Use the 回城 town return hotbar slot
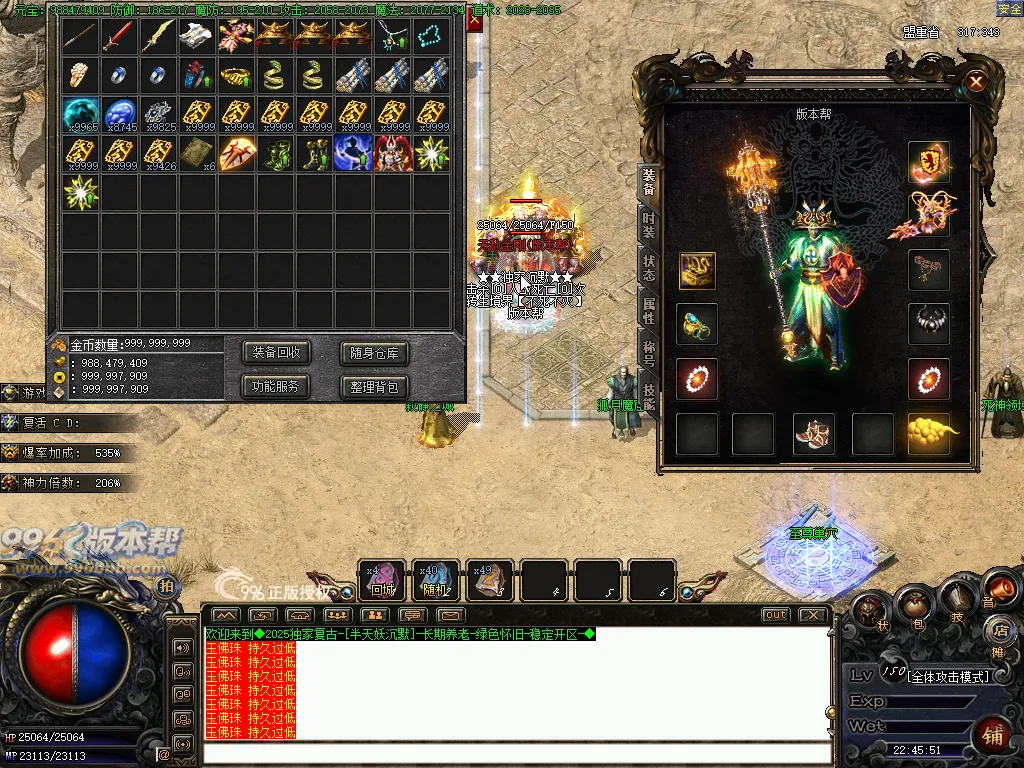1024x768 pixels. [x=383, y=581]
